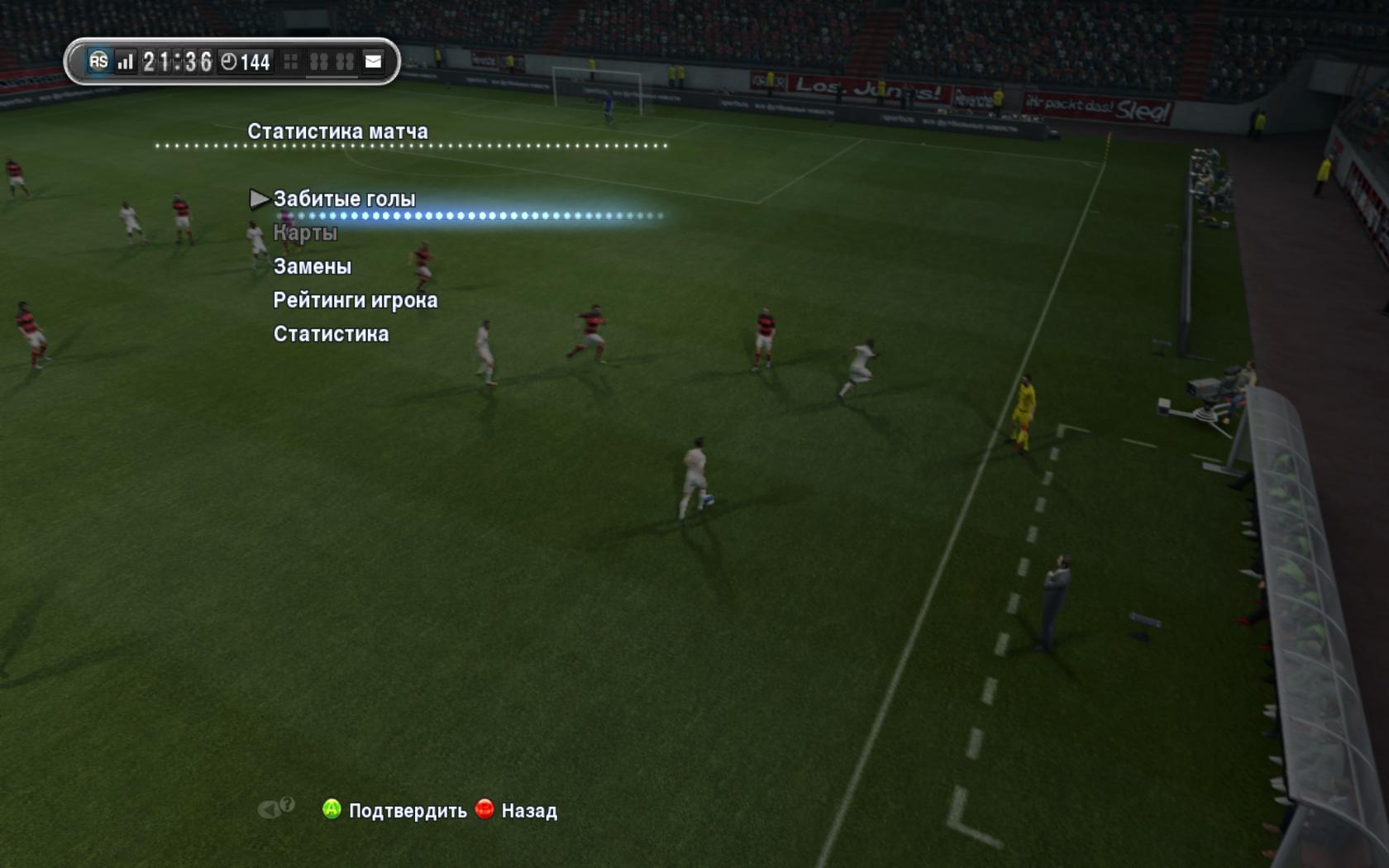Open Рейтинги игрока
The image size is (1389, 868).
point(356,301)
